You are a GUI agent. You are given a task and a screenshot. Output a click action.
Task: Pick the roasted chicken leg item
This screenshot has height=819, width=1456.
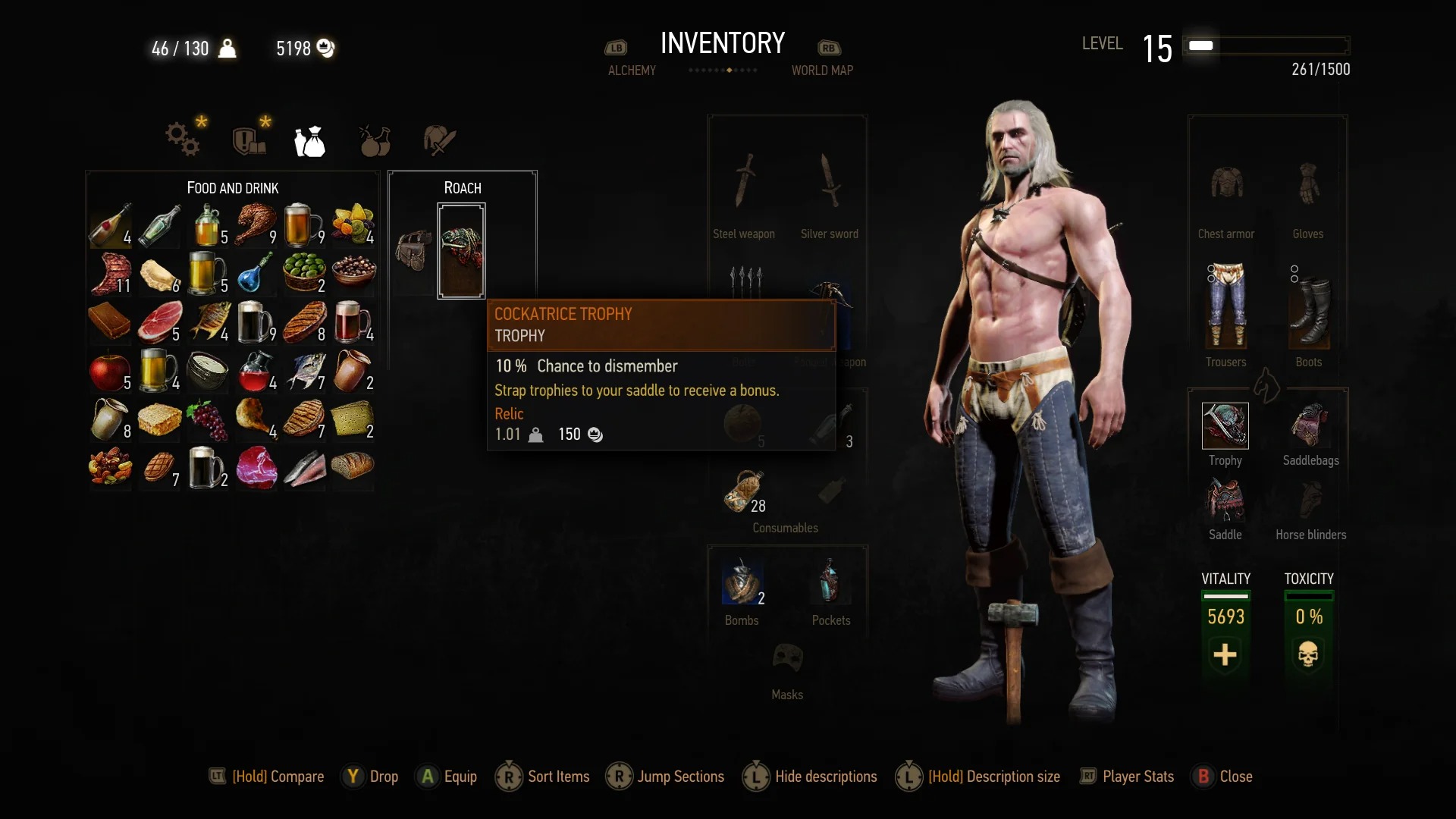[x=256, y=225]
